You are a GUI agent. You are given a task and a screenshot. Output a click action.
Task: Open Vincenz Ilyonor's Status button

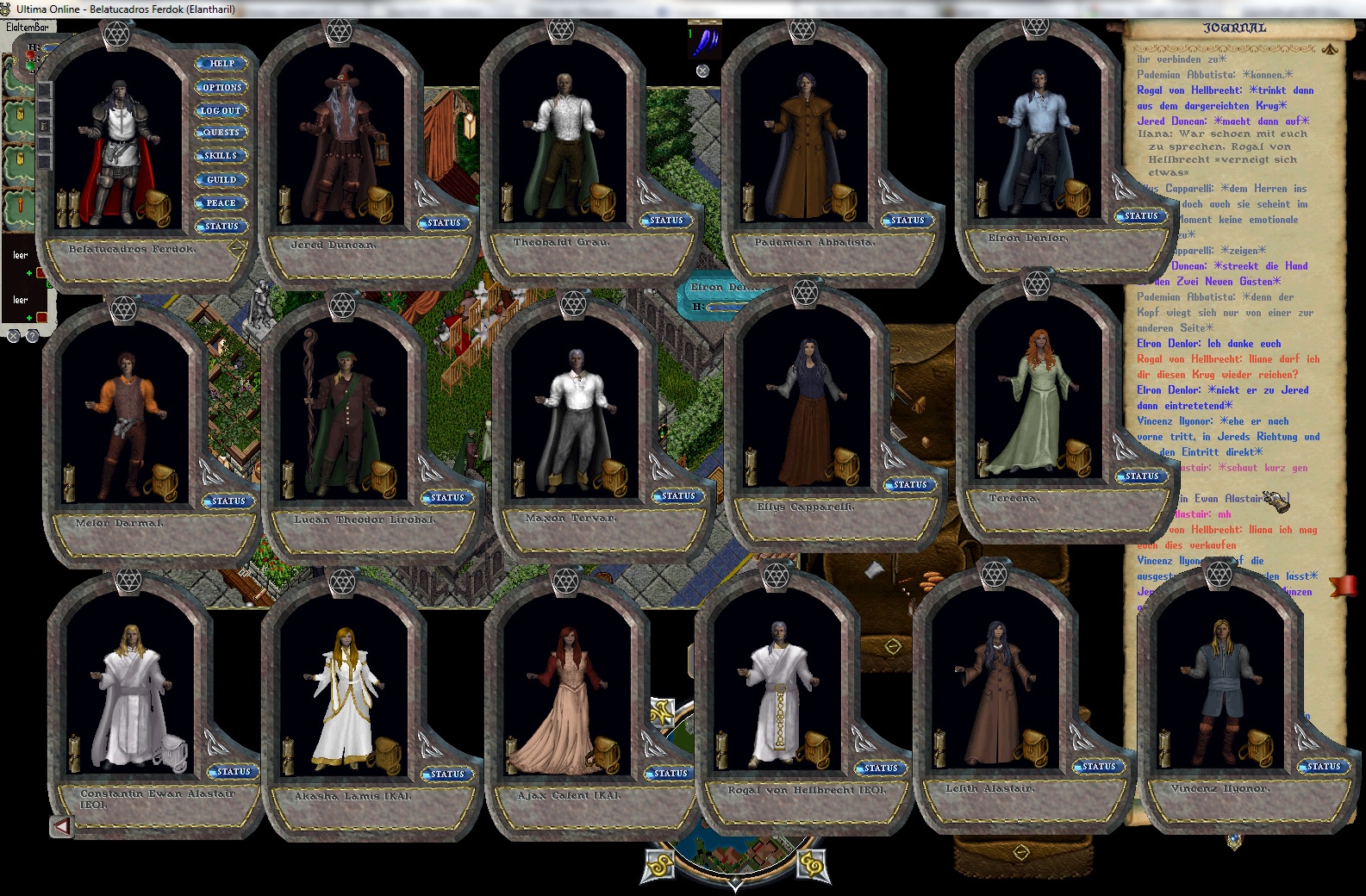click(1324, 766)
